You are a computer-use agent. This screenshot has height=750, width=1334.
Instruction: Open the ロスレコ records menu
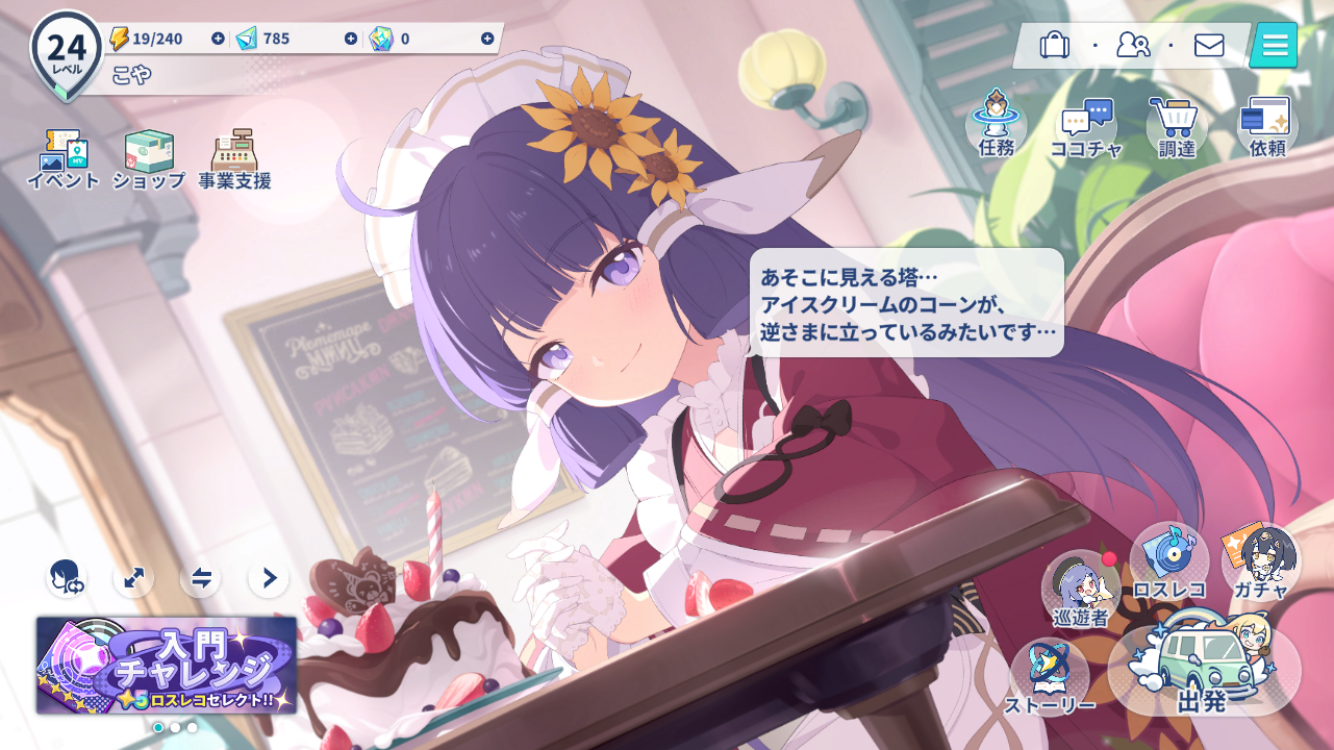(x=1169, y=563)
